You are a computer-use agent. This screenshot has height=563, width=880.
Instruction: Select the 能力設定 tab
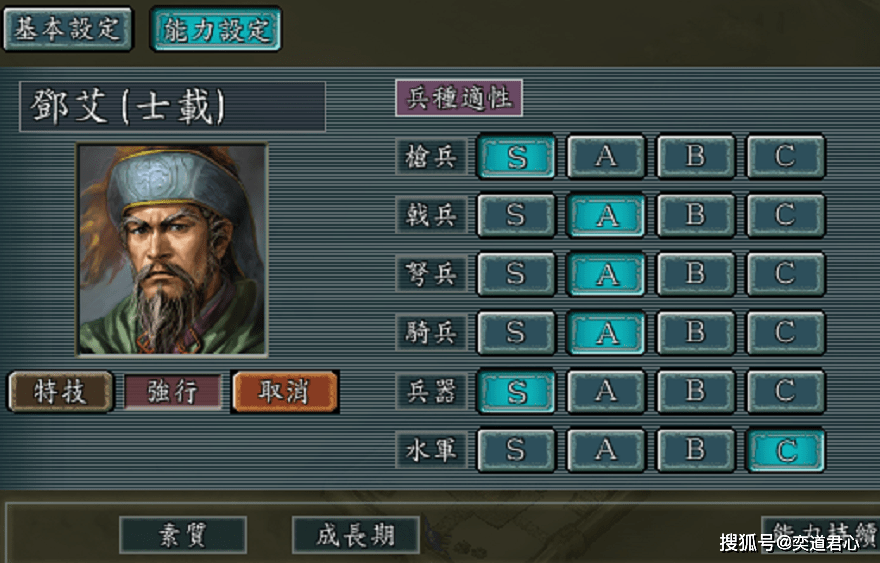pyautogui.click(x=216, y=29)
